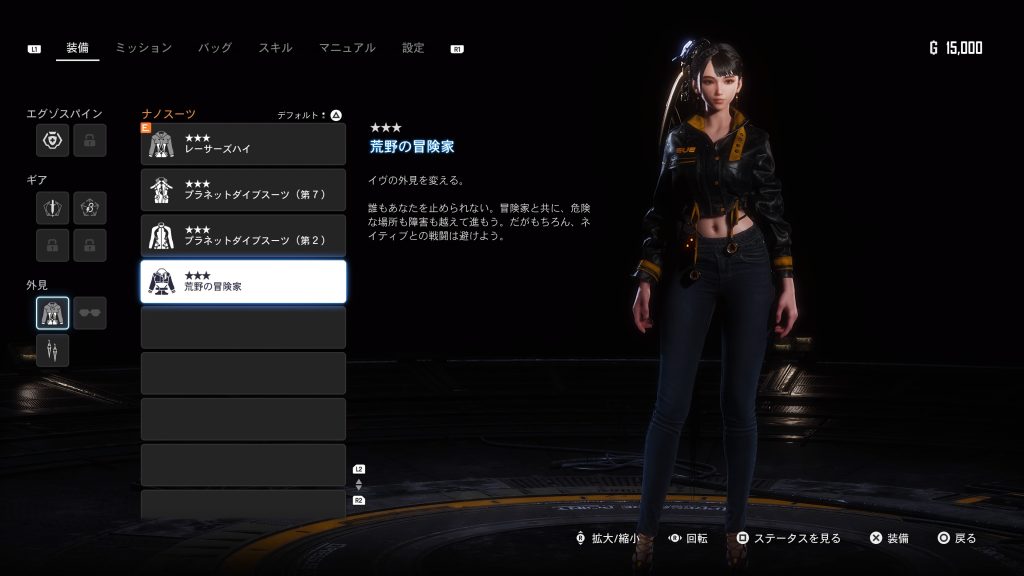Choose the レーサーズハイ nano suit
This screenshot has height=576, width=1024.
tap(243, 144)
